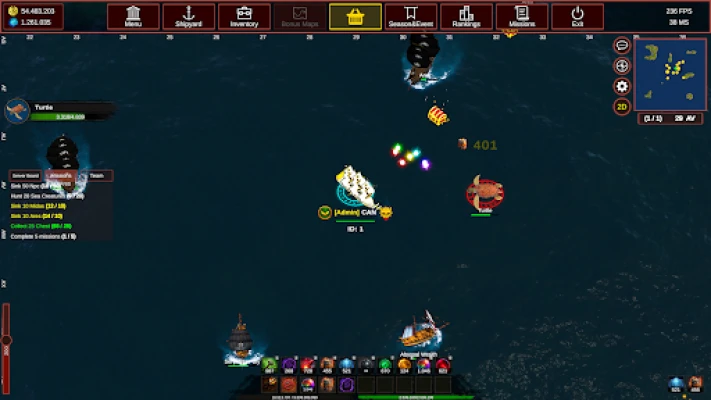Open the Season & Event panel
The height and width of the screenshot is (400, 711).
410,17
